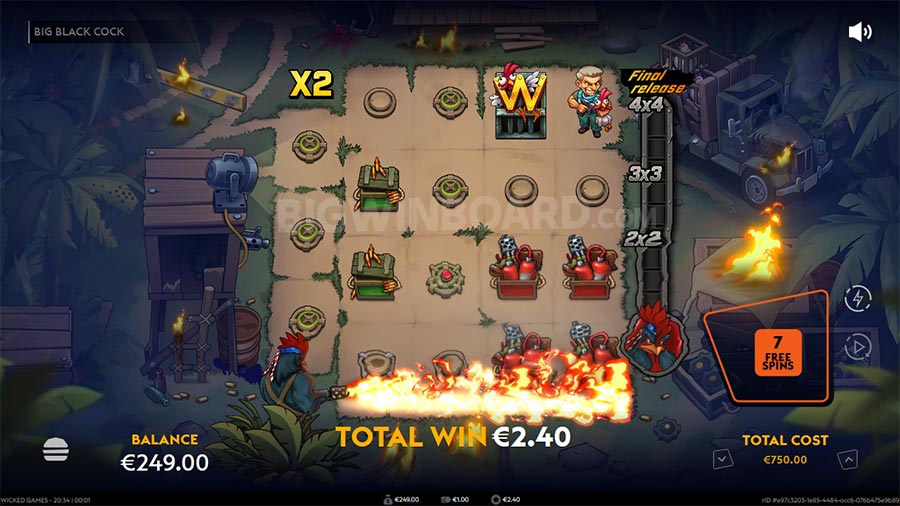Increase total cost with the up arrow
This screenshot has width=900, height=506.
point(848,459)
